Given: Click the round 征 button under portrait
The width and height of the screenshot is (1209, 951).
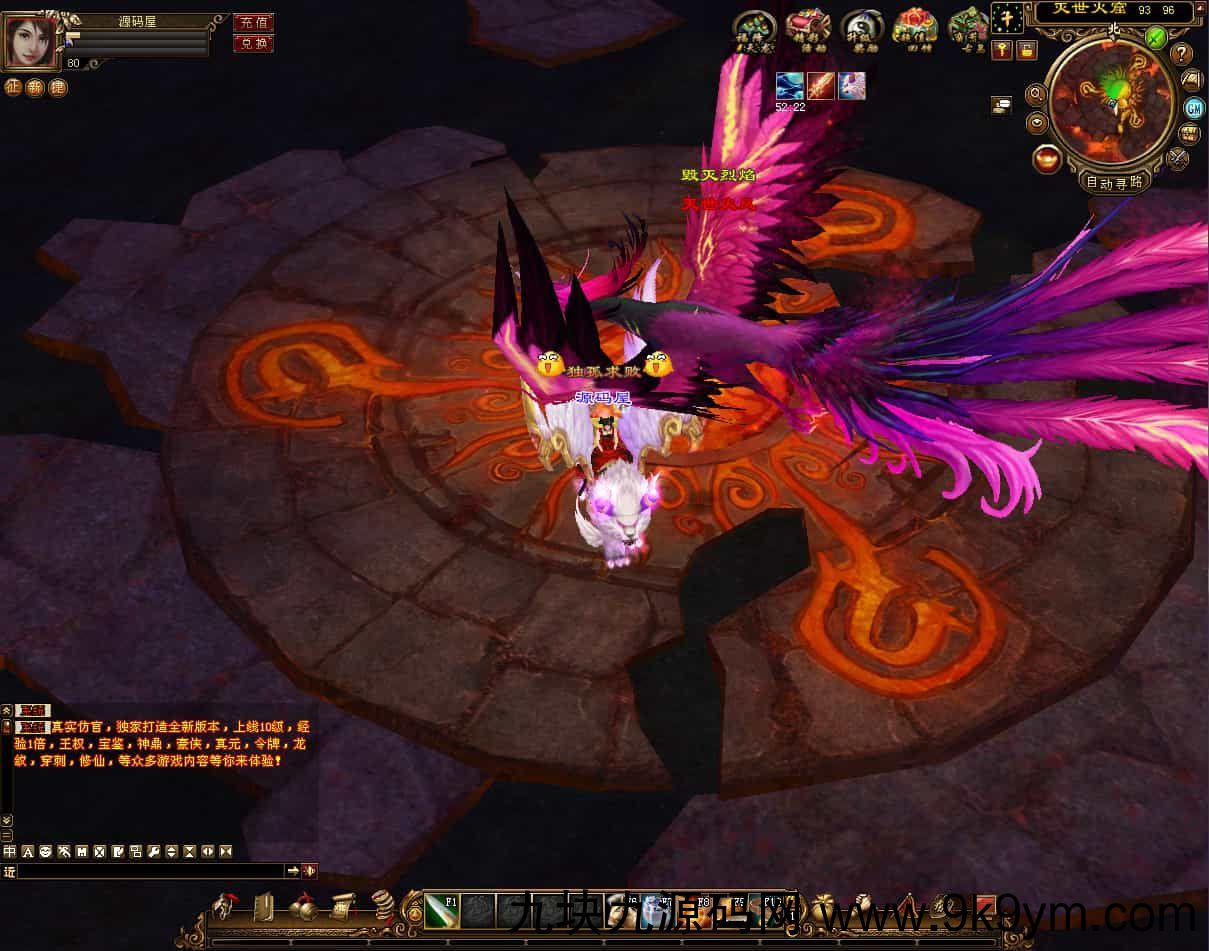Looking at the screenshot, I should tap(13, 87).
